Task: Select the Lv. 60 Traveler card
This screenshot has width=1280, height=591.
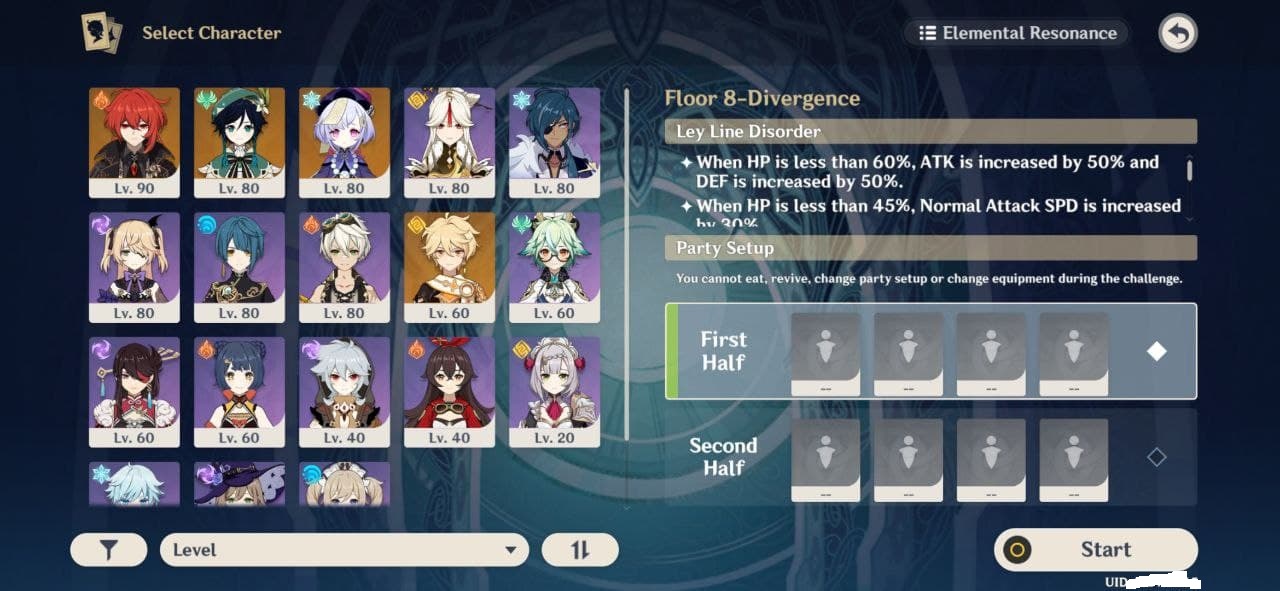Action: [449, 266]
